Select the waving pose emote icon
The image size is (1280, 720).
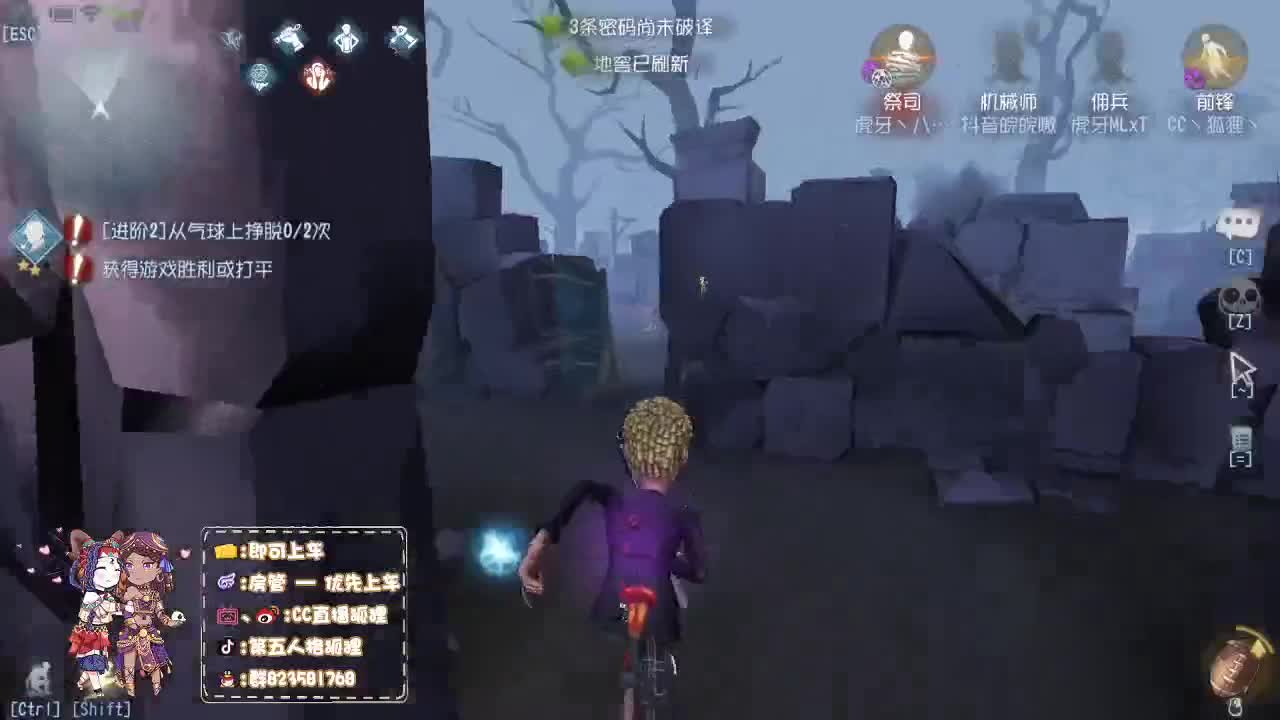tap(288, 37)
